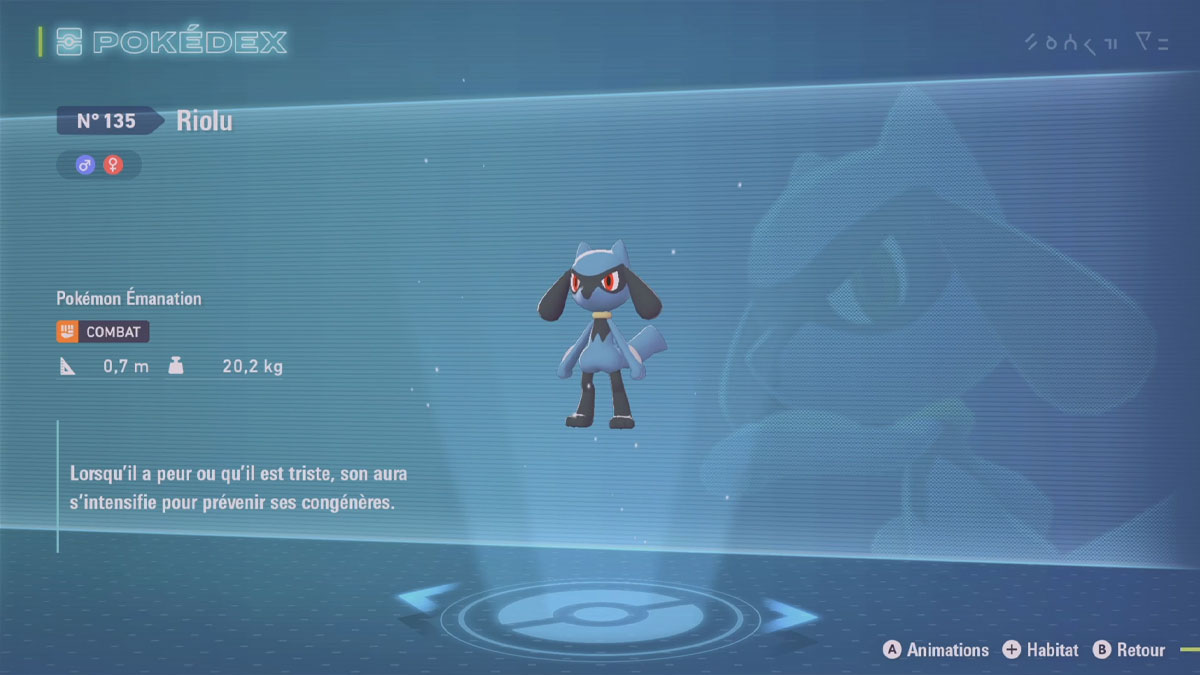The image size is (1200, 675).
Task: Click the COMBAT type badge
Action: click(103, 331)
